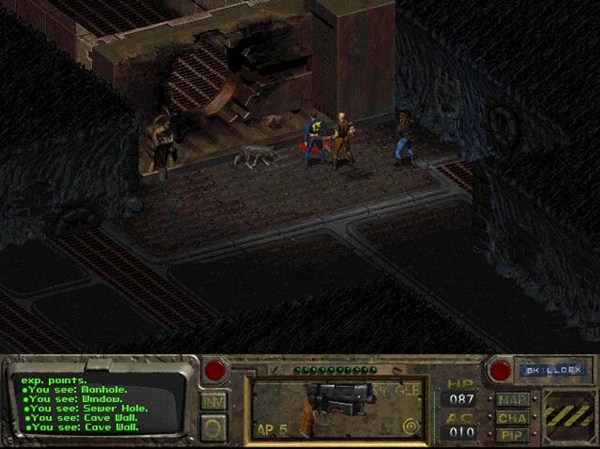
Task: Click the red weapon-switch button left of the ammo lights
Action: point(213,369)
